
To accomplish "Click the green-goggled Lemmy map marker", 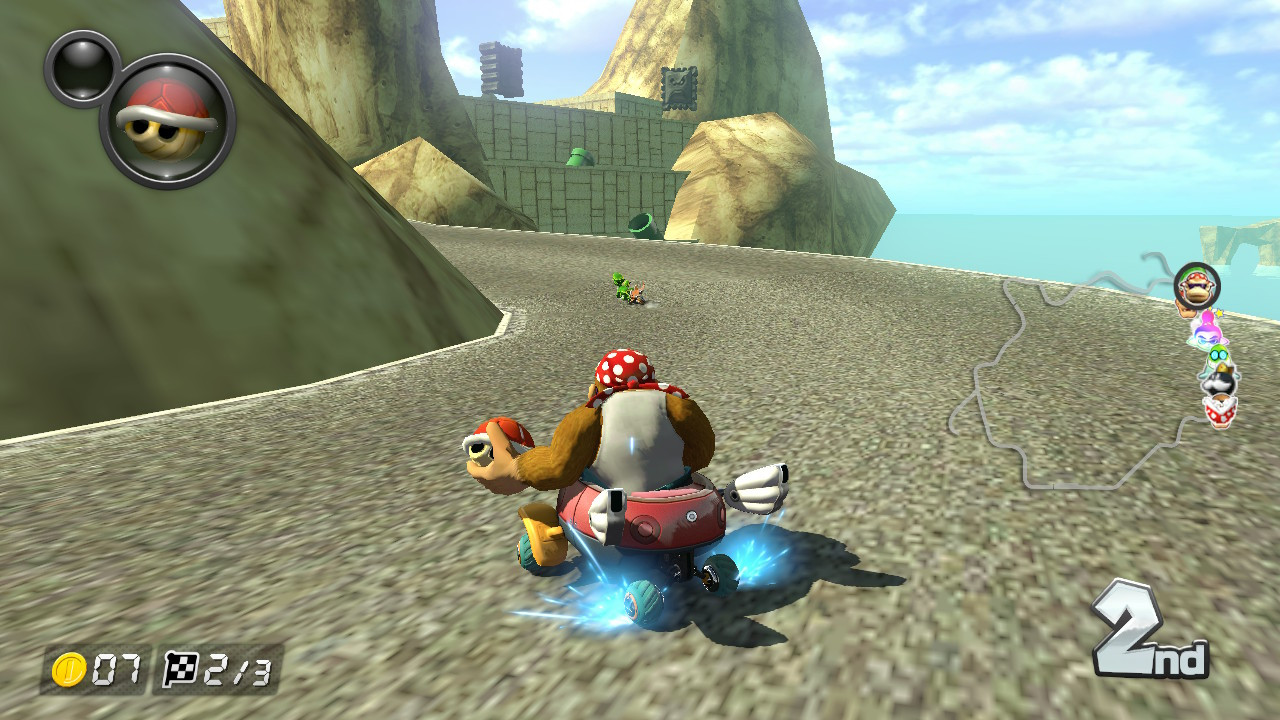I will [1217, 356].
